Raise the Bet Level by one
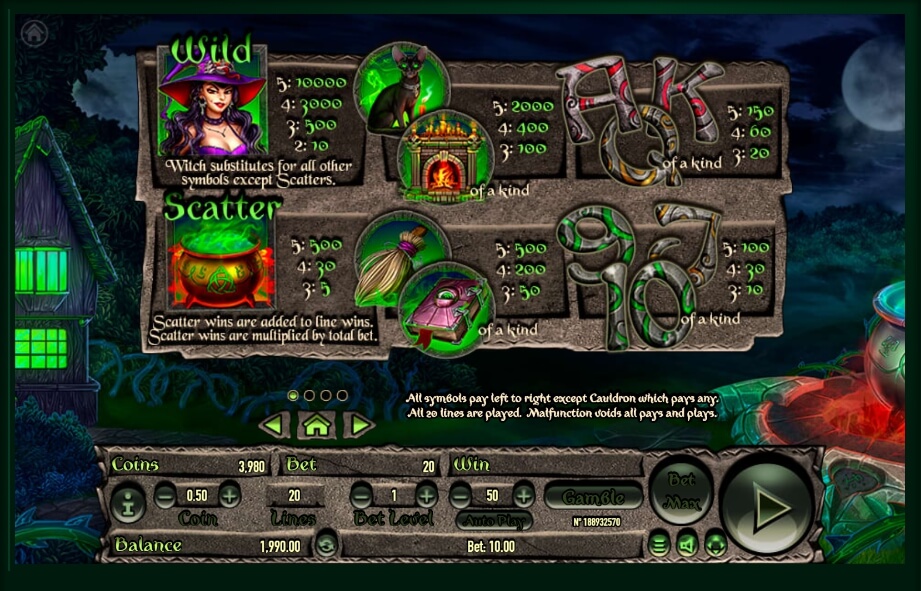 coord(427,495)
